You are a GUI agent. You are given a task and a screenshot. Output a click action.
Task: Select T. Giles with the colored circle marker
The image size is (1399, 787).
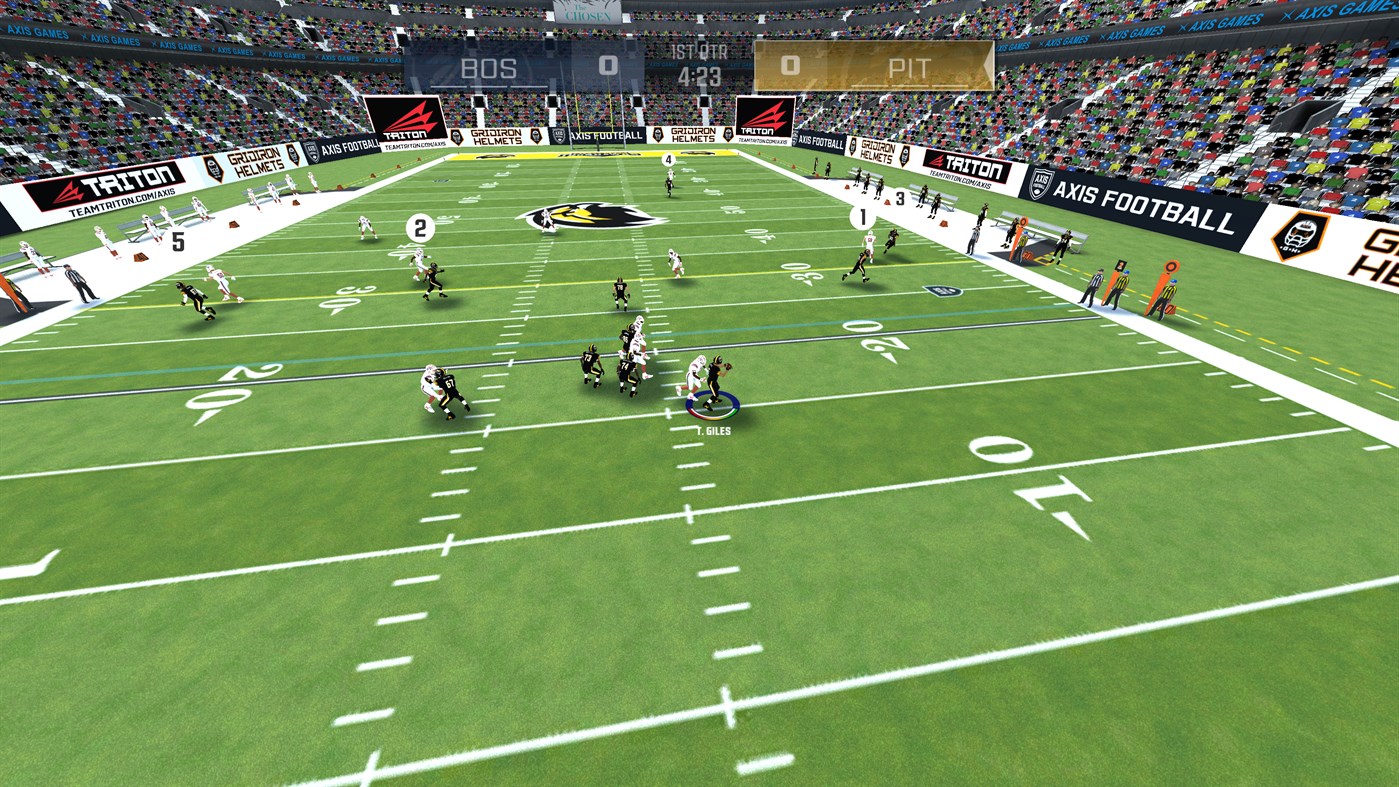(x=713, y=405)
